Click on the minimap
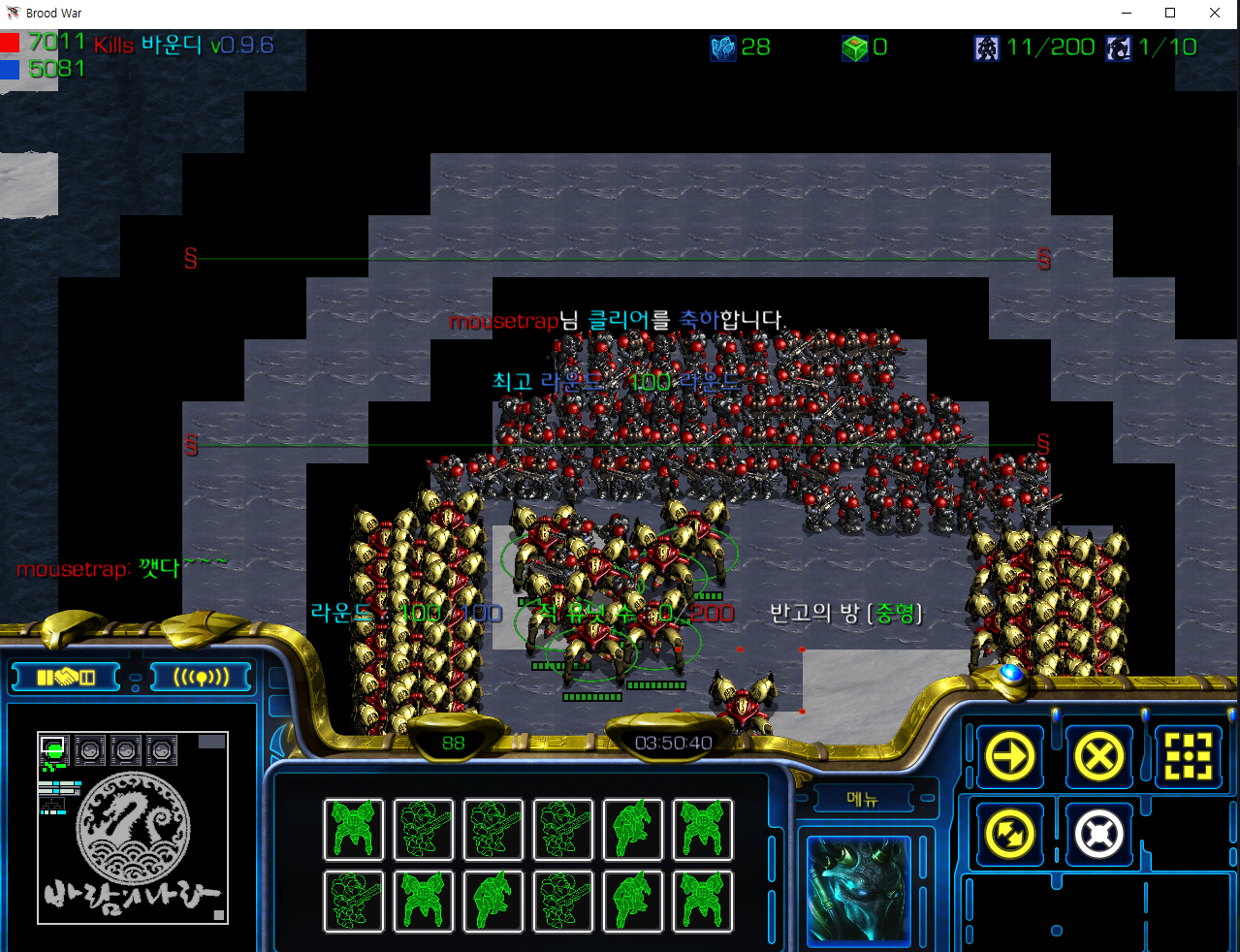This screenshot has width=1240, height=952. pos(133,827)
